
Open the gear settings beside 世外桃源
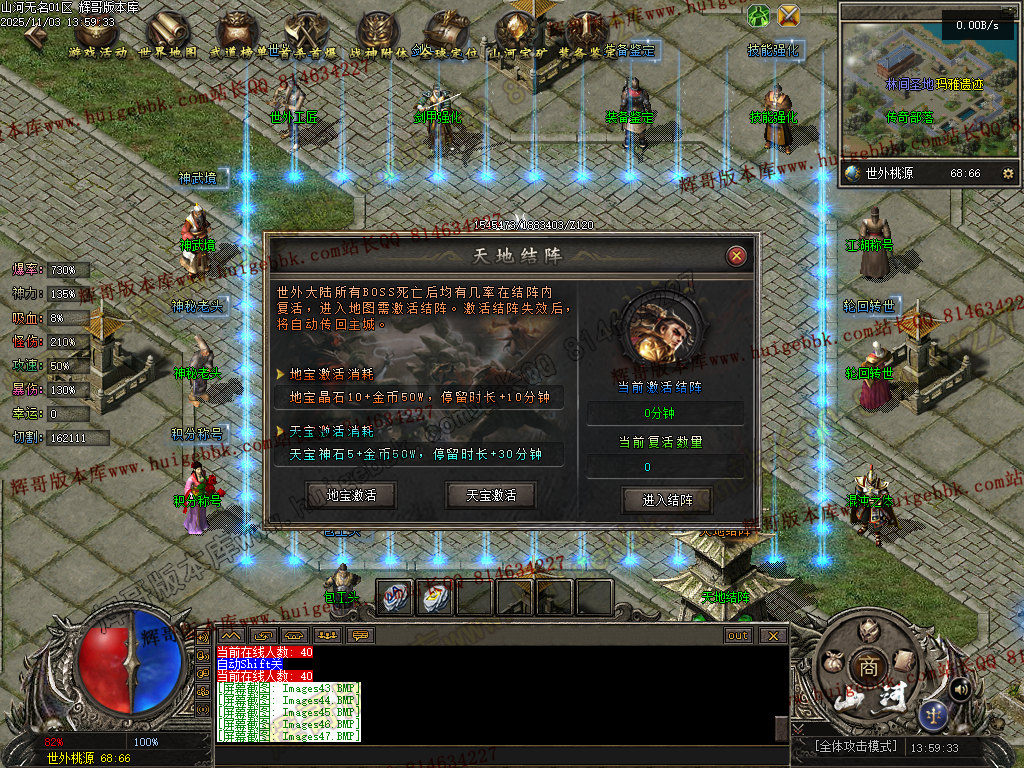click(x=1007, y=173)
